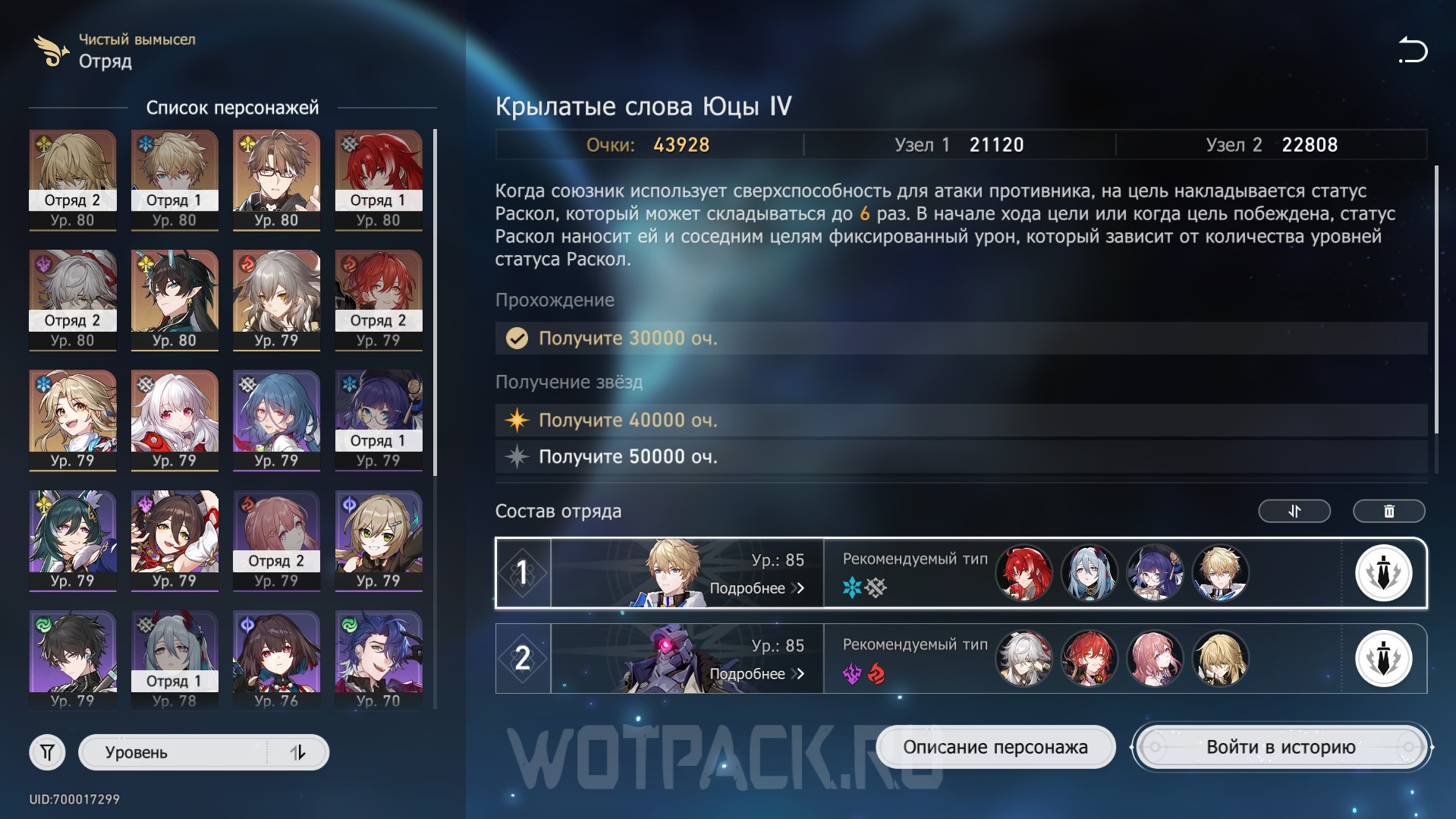Open the character filter funnel
Viewport: 1456px width, 819px height.
click(x=47, y=752)
